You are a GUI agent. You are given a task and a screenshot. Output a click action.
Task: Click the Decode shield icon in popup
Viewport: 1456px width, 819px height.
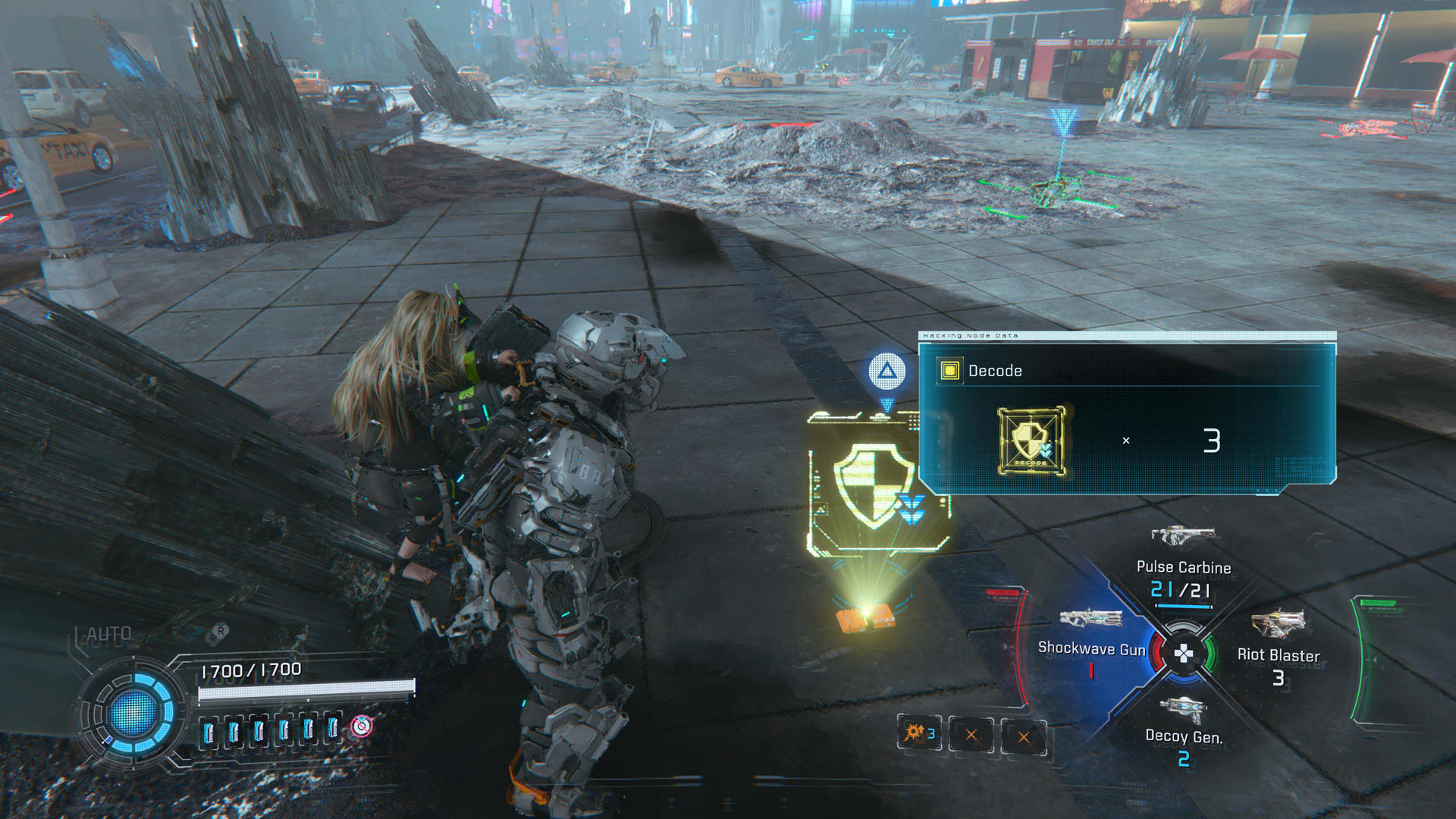[x=1031, y=441]
